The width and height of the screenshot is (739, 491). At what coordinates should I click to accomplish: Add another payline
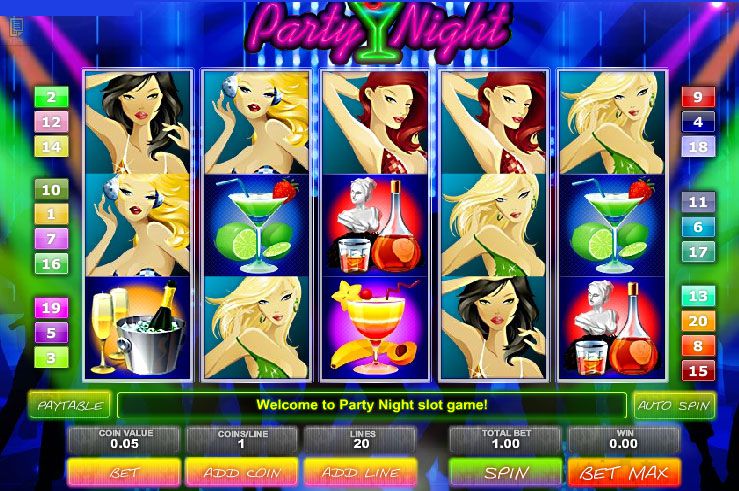pyautogui.click(x=359, y=471)
